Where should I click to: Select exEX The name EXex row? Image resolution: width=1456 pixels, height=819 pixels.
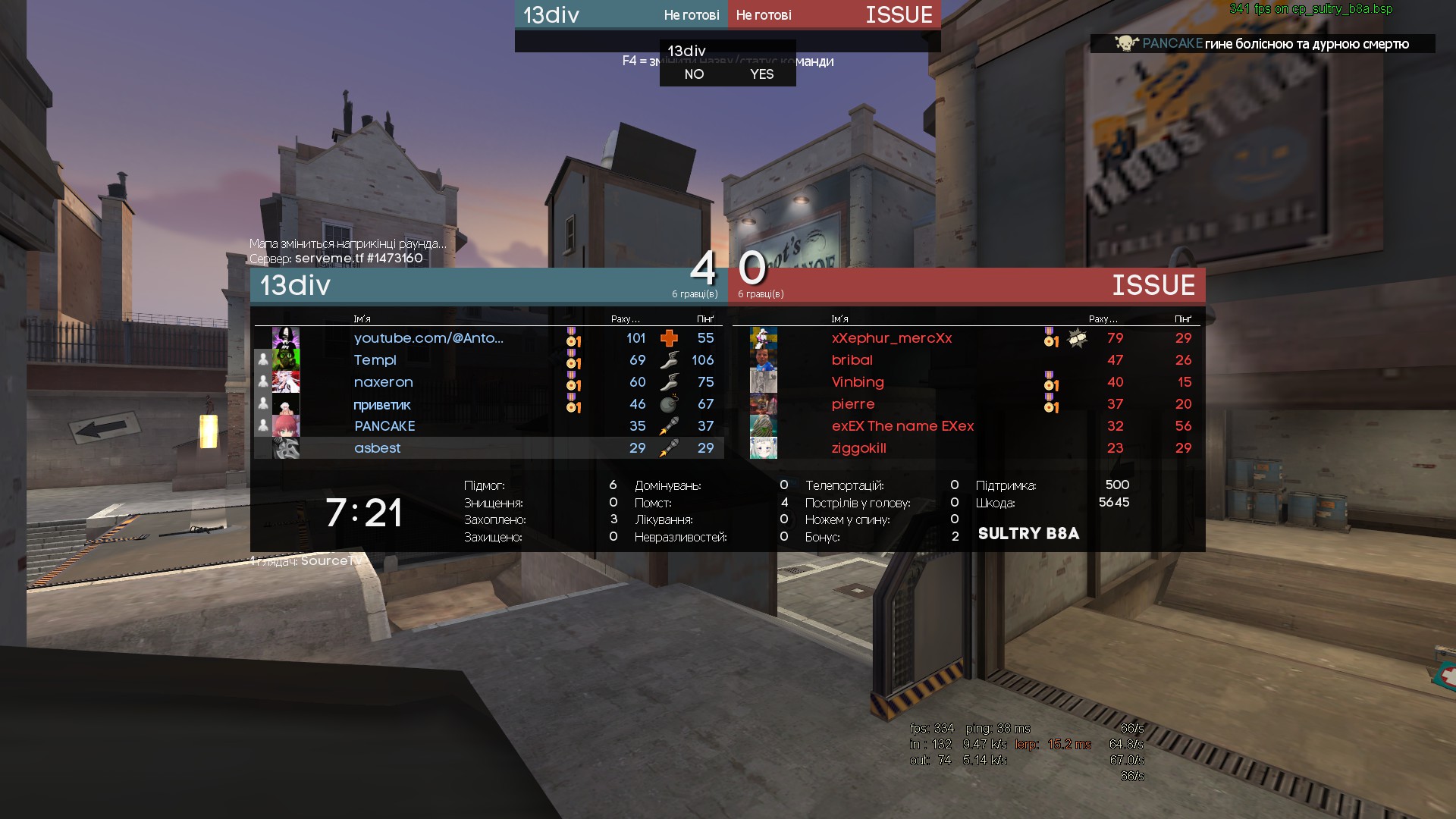902,426
